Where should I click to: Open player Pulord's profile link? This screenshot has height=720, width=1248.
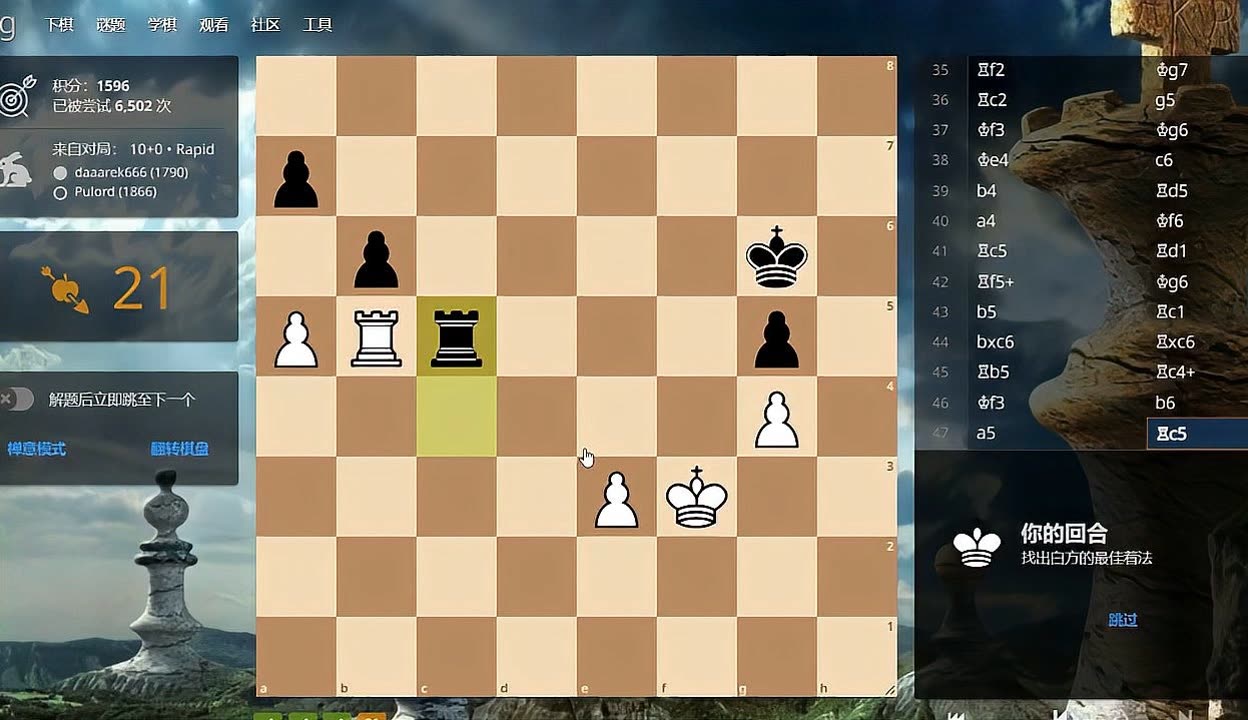coord(115,192)
